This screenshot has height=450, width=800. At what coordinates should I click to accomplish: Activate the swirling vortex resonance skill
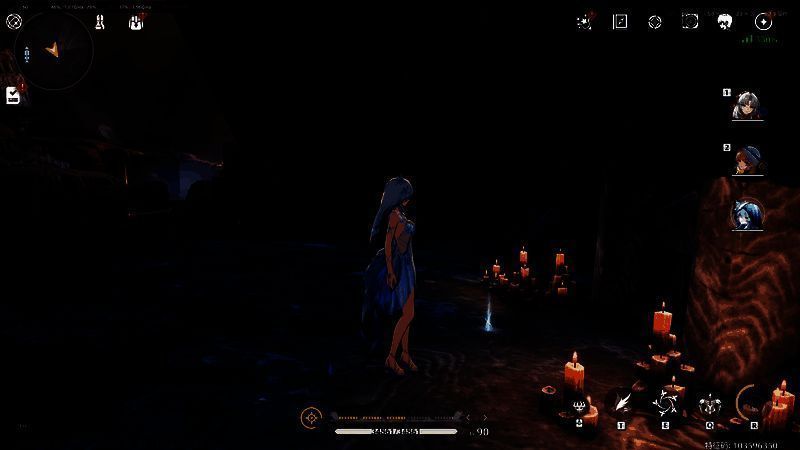(665, 404)
